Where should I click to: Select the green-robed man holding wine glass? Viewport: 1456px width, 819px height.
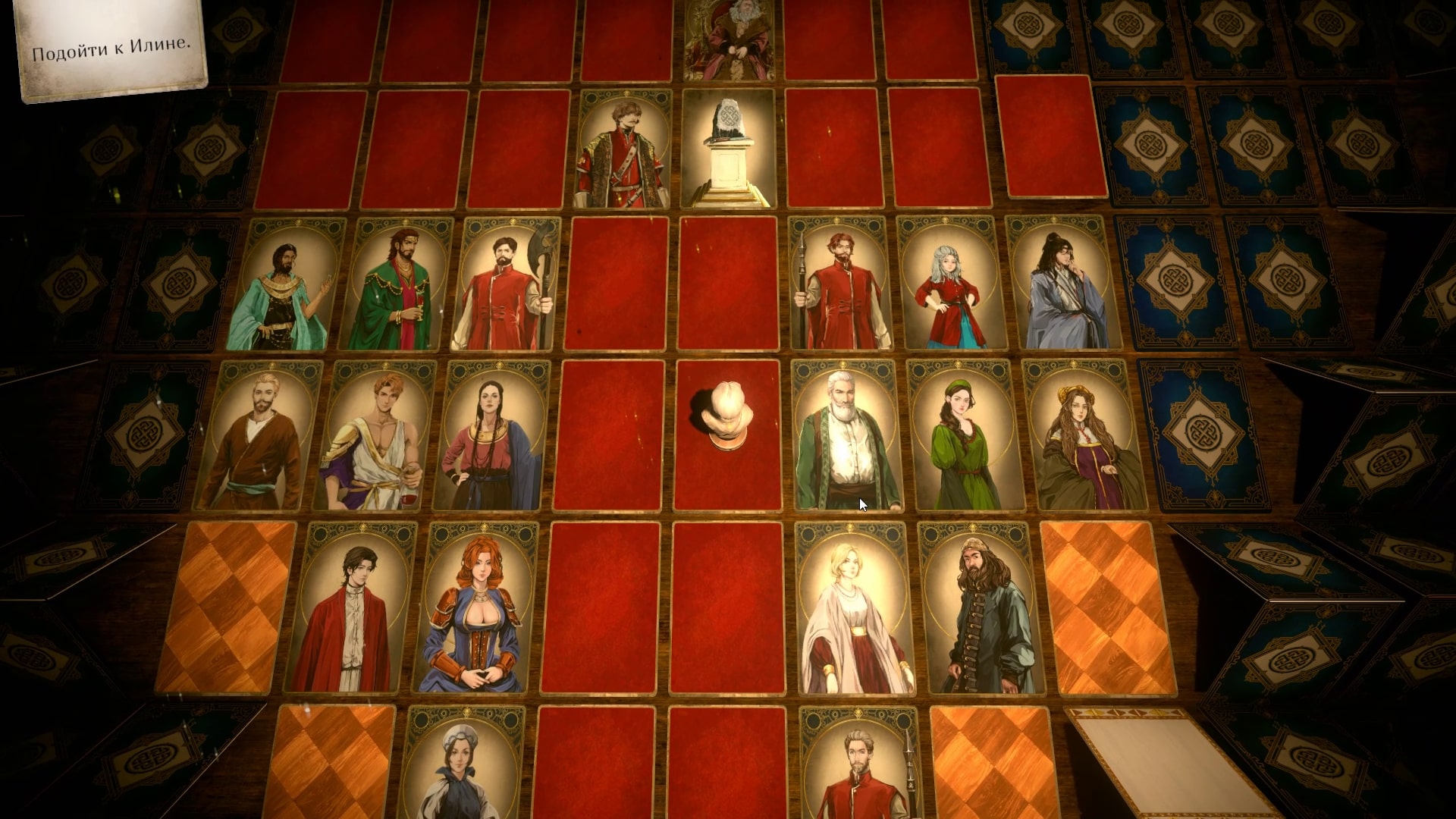[397, 284]
